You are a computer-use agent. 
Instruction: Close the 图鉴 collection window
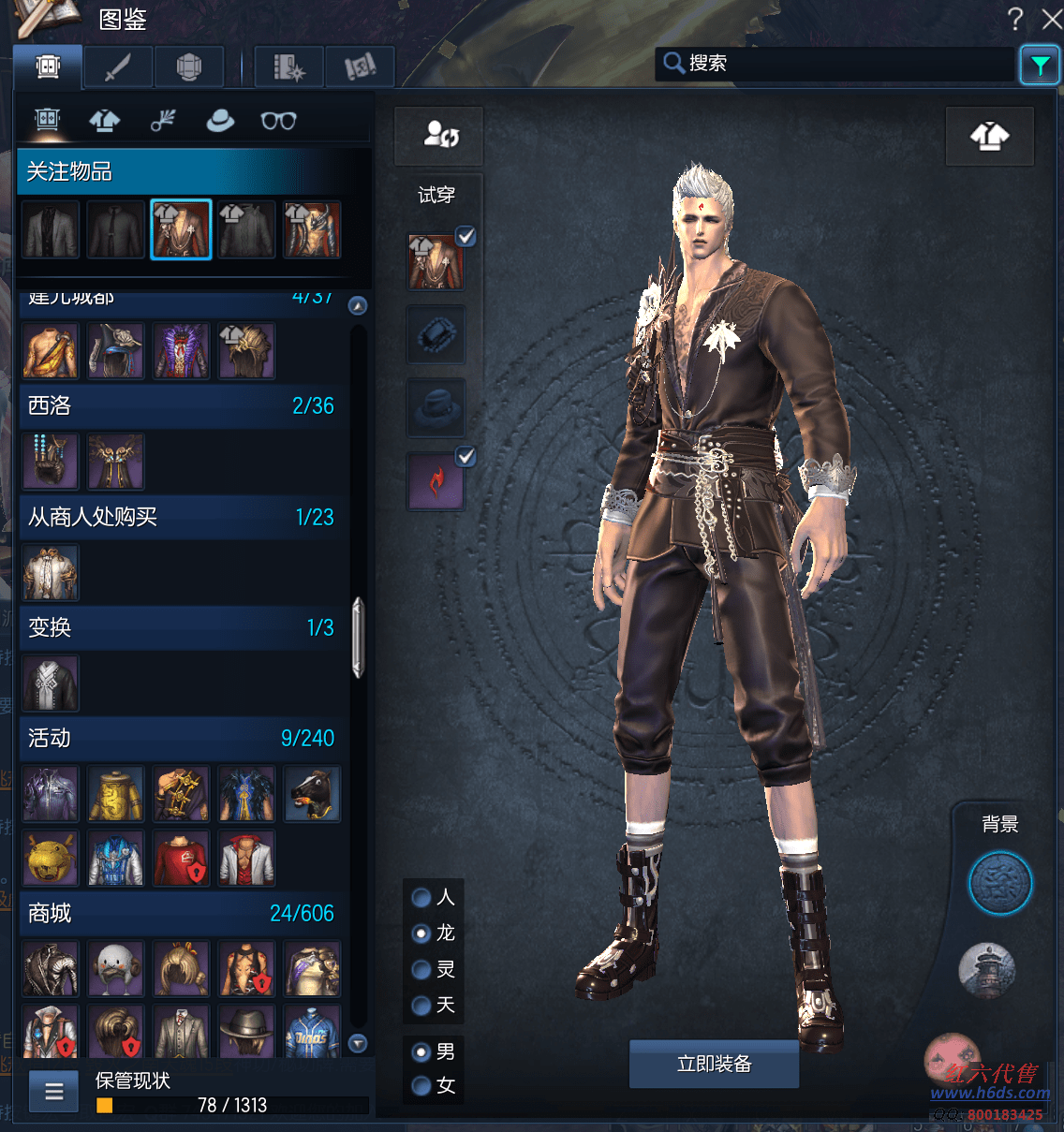1051,19
